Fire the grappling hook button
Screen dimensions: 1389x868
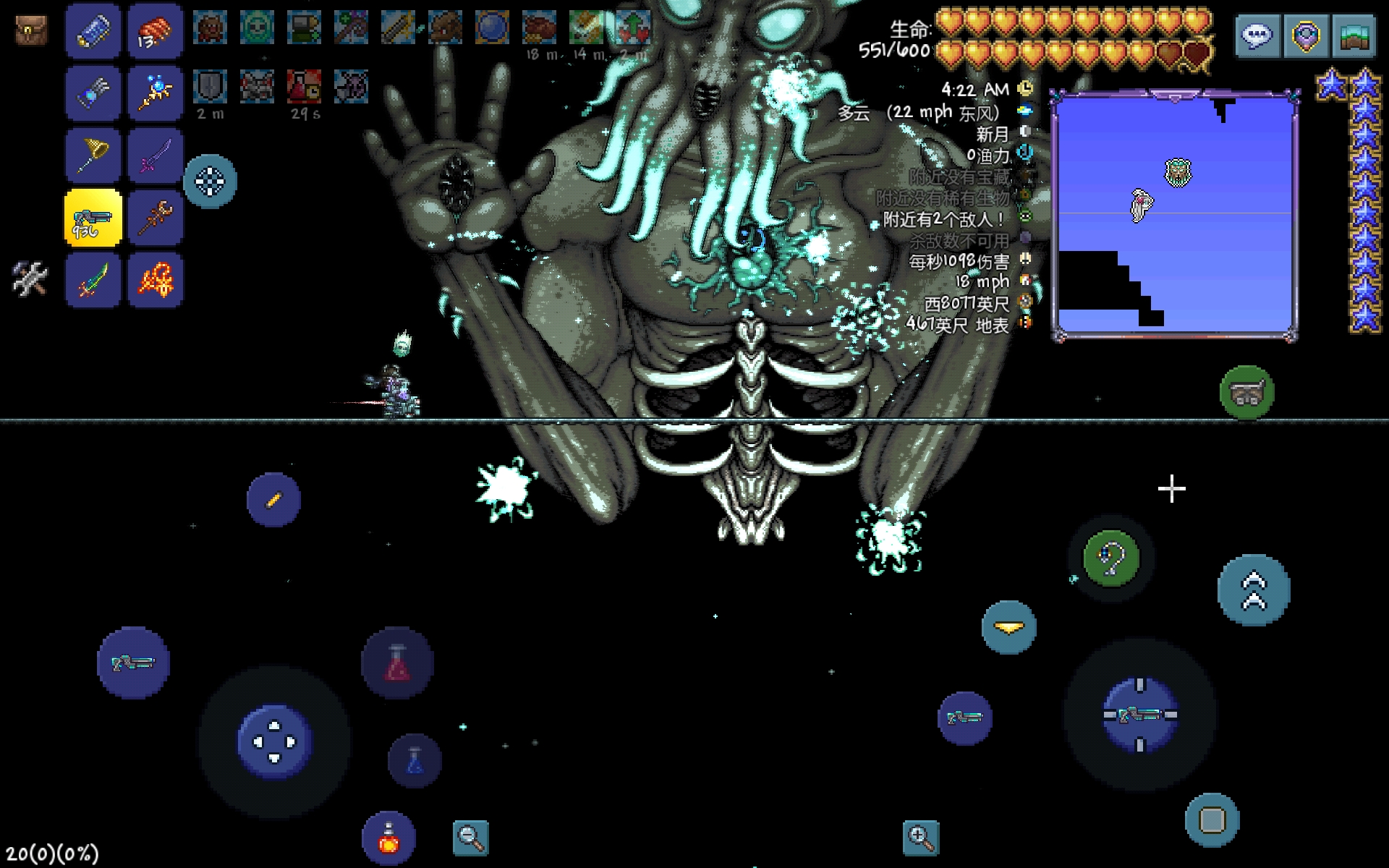tap(1111, 558)
